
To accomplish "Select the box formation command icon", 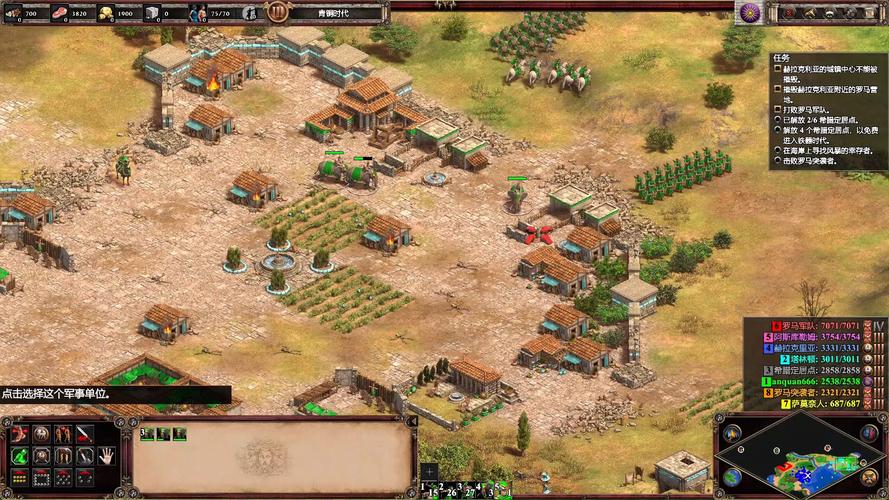I will (41, 478).
